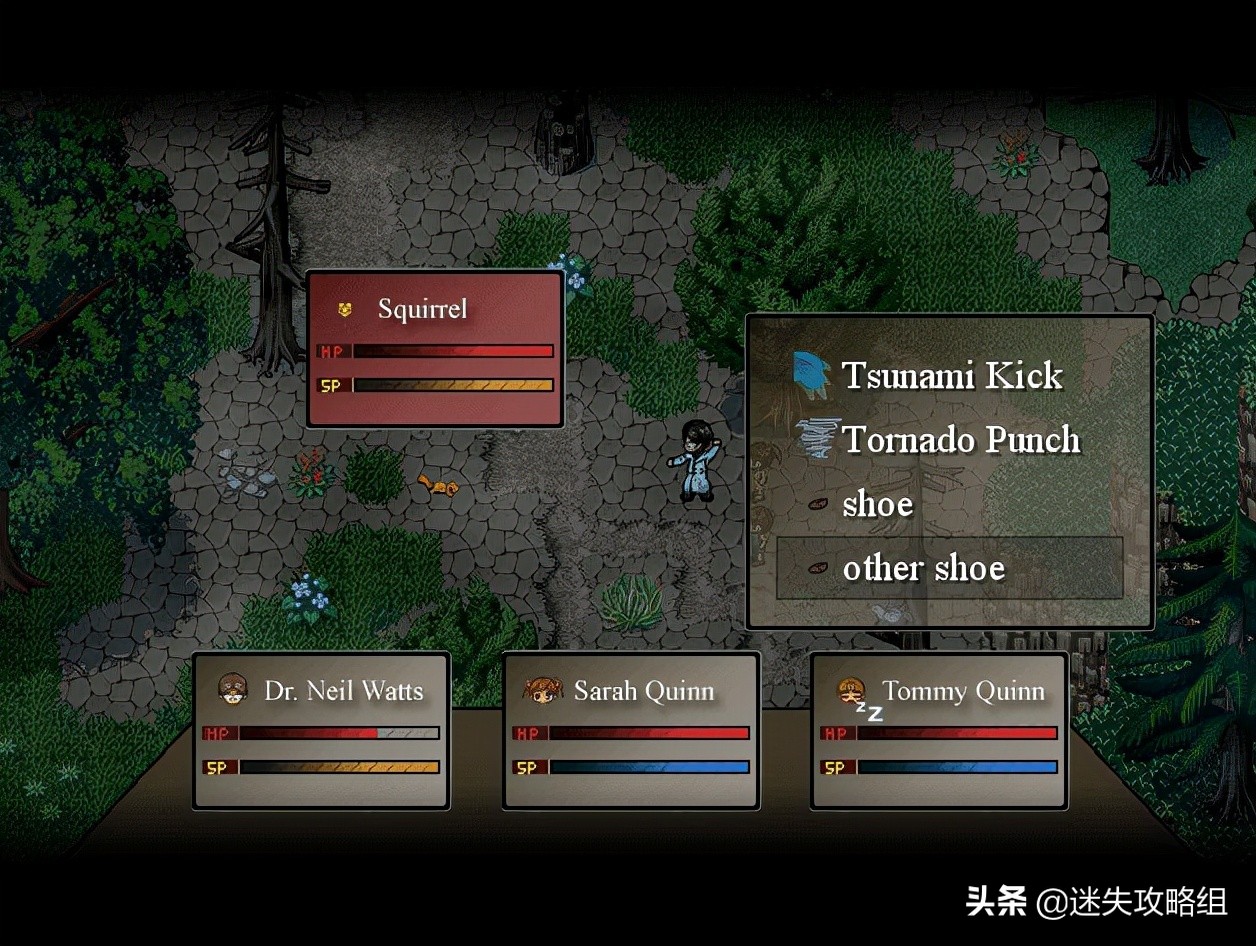
Task: Select the Tsunami Kick attack
Action: (x=951, y=376)
